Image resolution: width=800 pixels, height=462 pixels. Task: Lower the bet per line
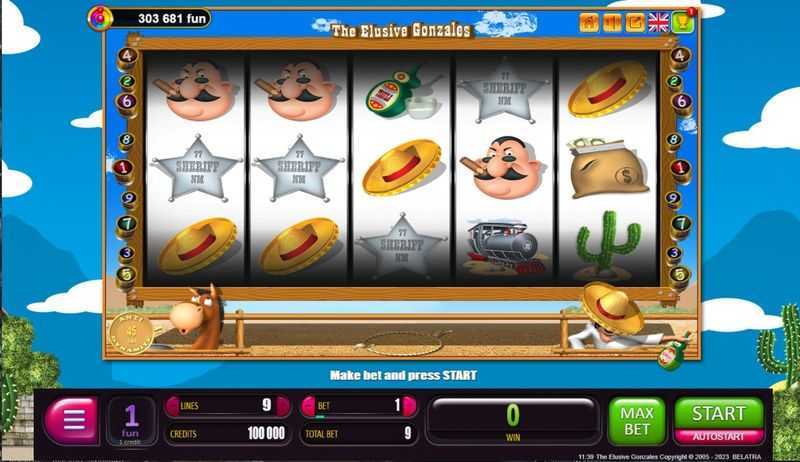(309, 406)
